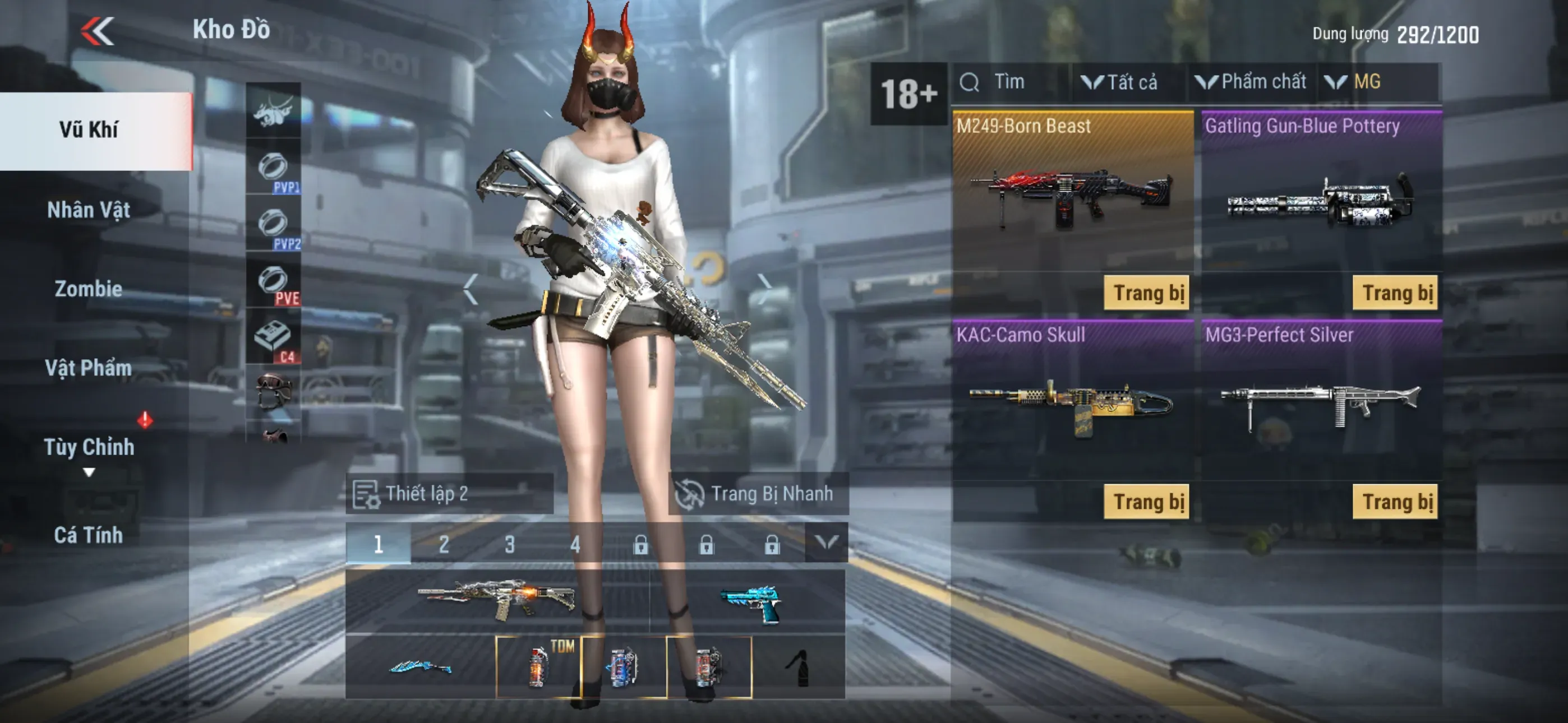The height and width of the screenshot is (723, 1568).
Task: Open the Tùy Chỉnh section
Action: pos(89,447)
